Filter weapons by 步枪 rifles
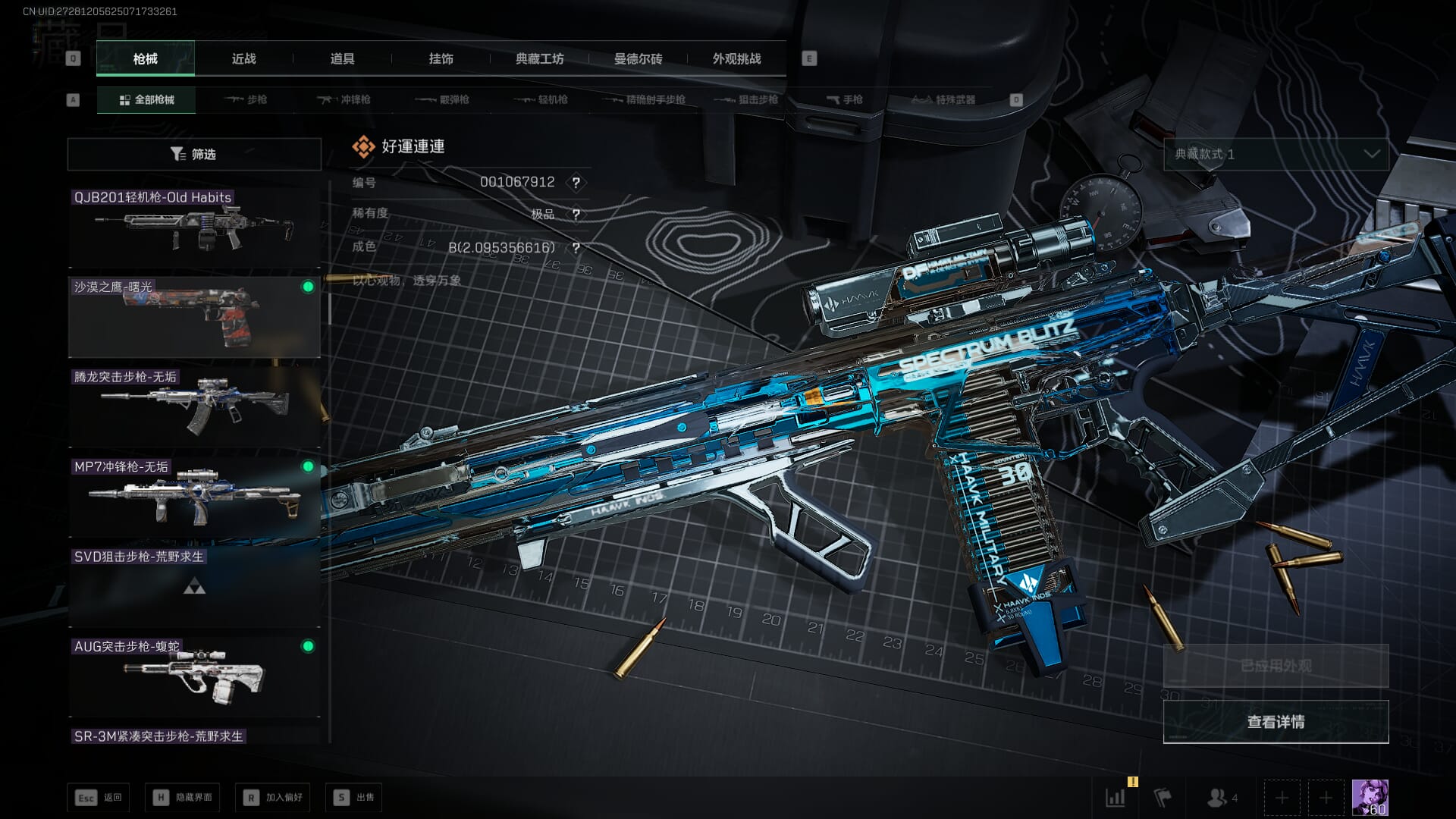The width and height of the screenshot is (1456, 819). click(246, 99)
